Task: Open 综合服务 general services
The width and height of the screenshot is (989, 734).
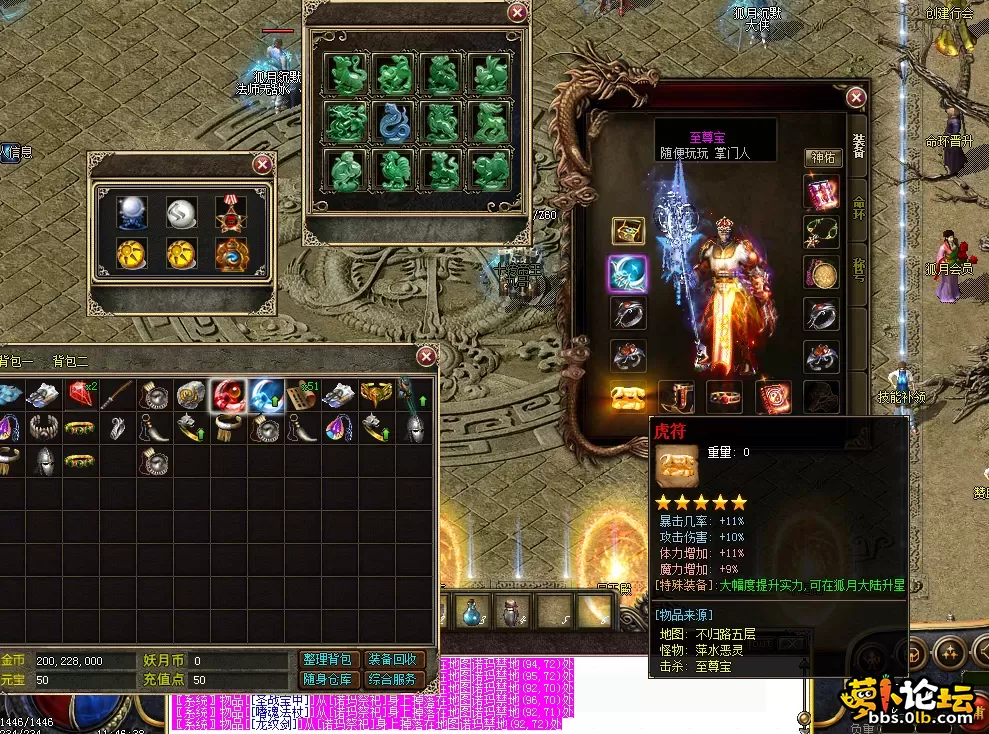Action: [393, 680]
